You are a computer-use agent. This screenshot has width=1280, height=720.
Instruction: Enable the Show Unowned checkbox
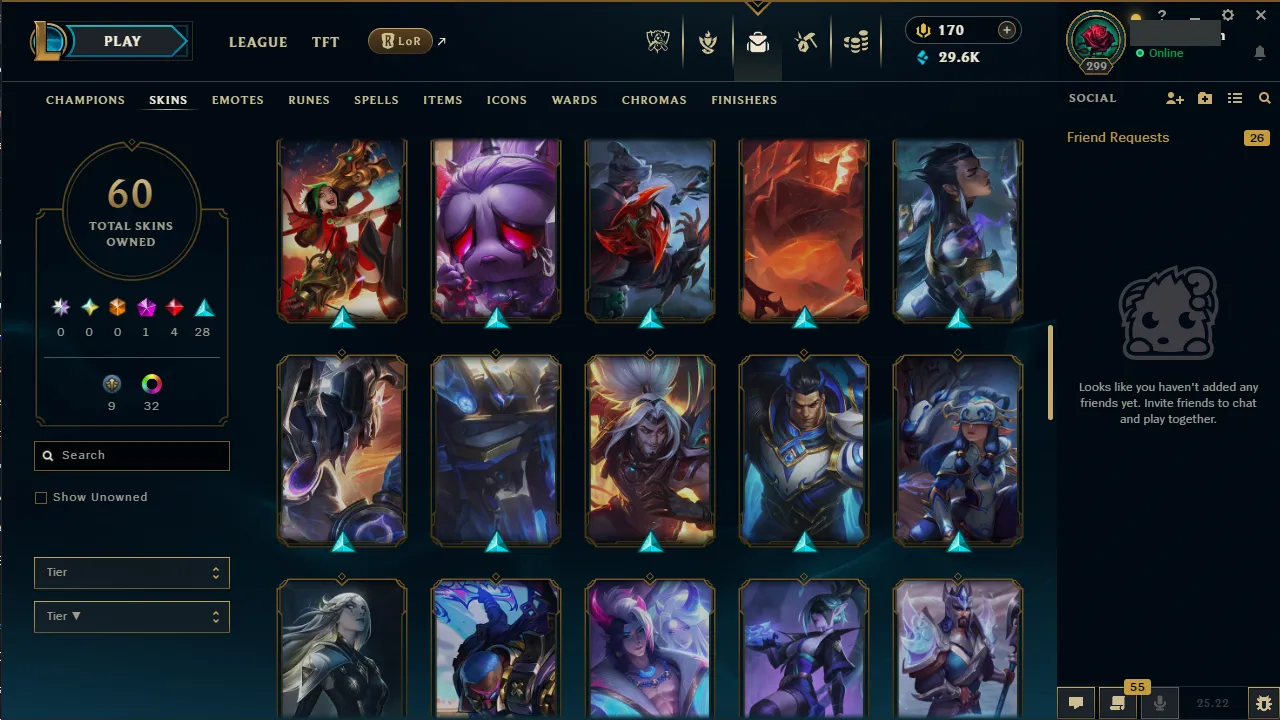41,497
